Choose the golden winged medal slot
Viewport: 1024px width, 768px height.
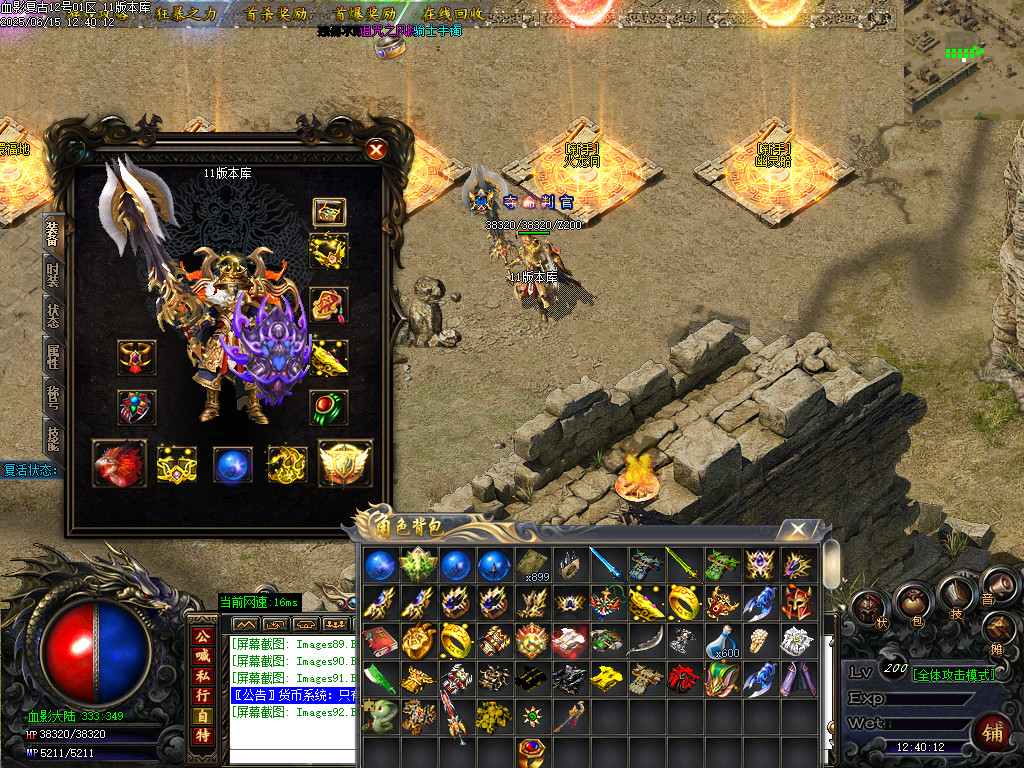(x=344, y=464)
